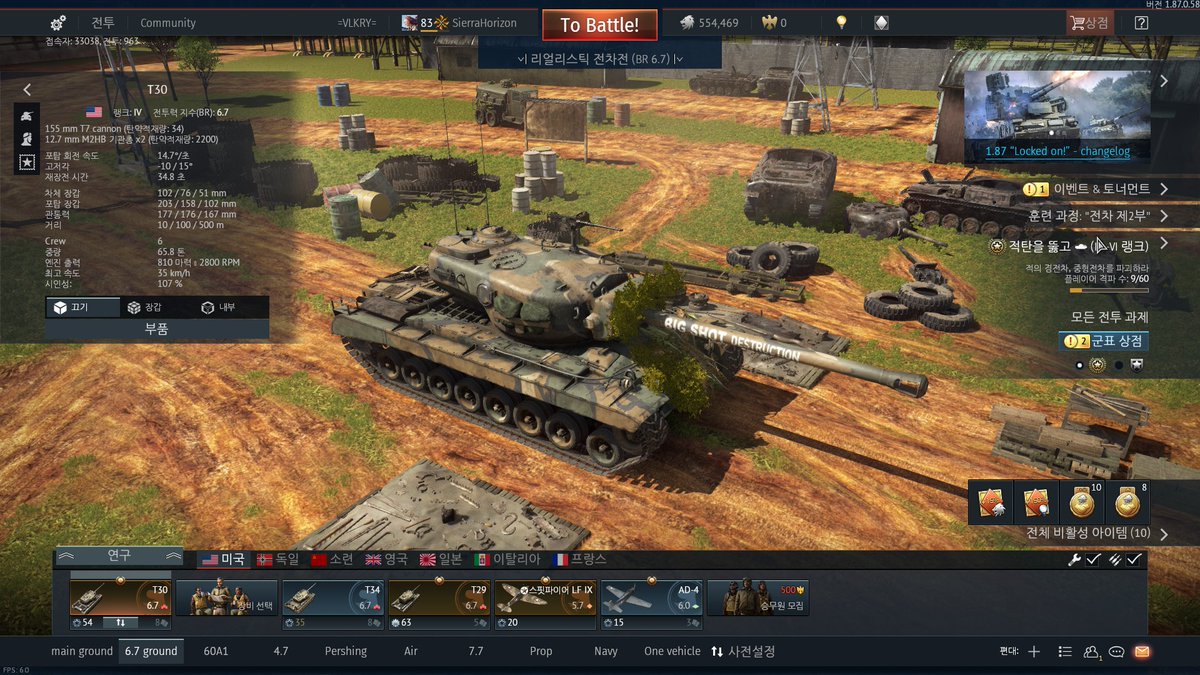Switch to the Germany nation tab
The width and height of the screenshot is (1200, 675).
pyautogui.click(x=278, y=559)
